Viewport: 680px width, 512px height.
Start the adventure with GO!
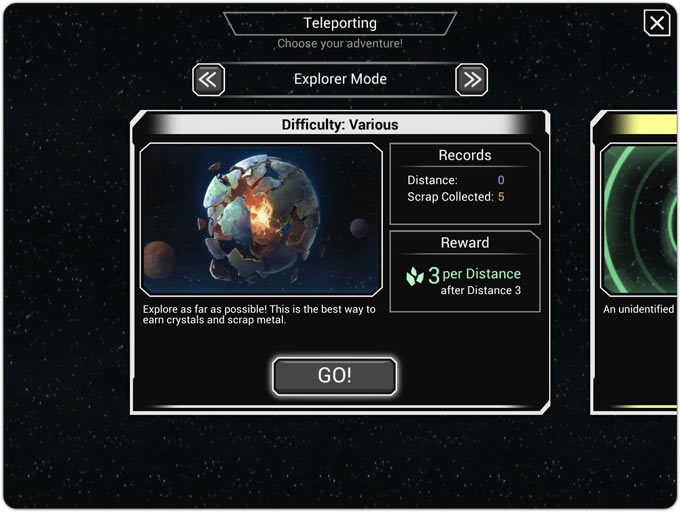(x=335, y=376)
